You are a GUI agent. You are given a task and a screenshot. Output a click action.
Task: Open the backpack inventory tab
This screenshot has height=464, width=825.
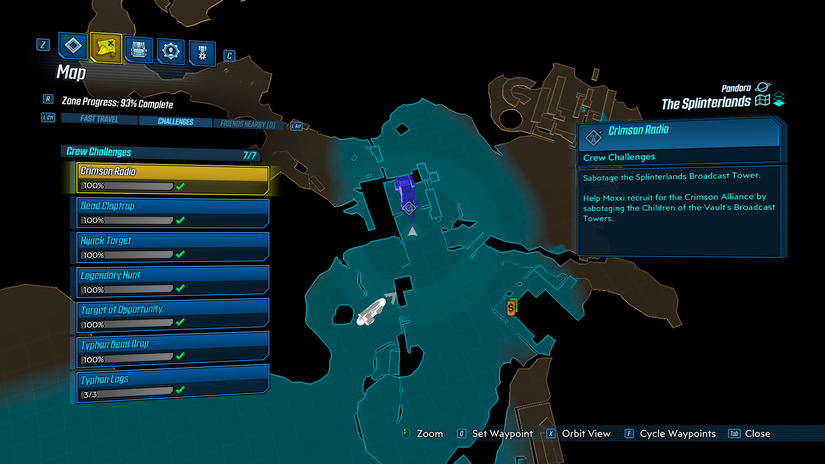(x=138, y=49)
